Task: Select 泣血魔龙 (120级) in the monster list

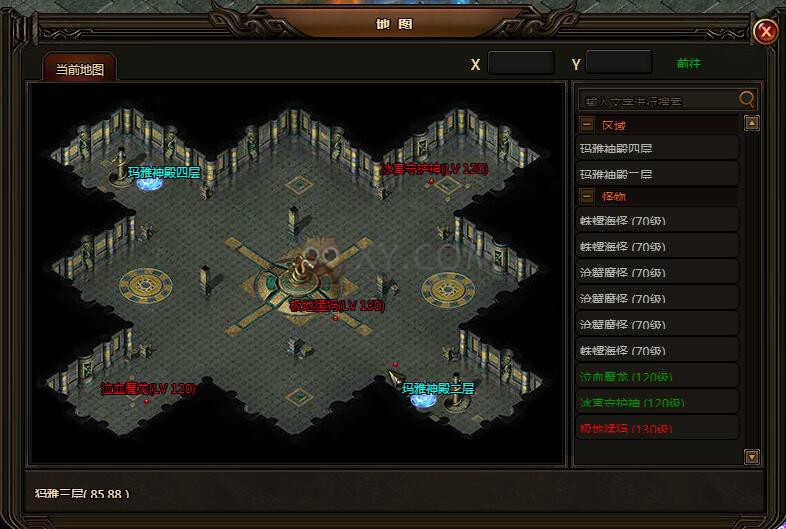Action: [x=658, y=377]
